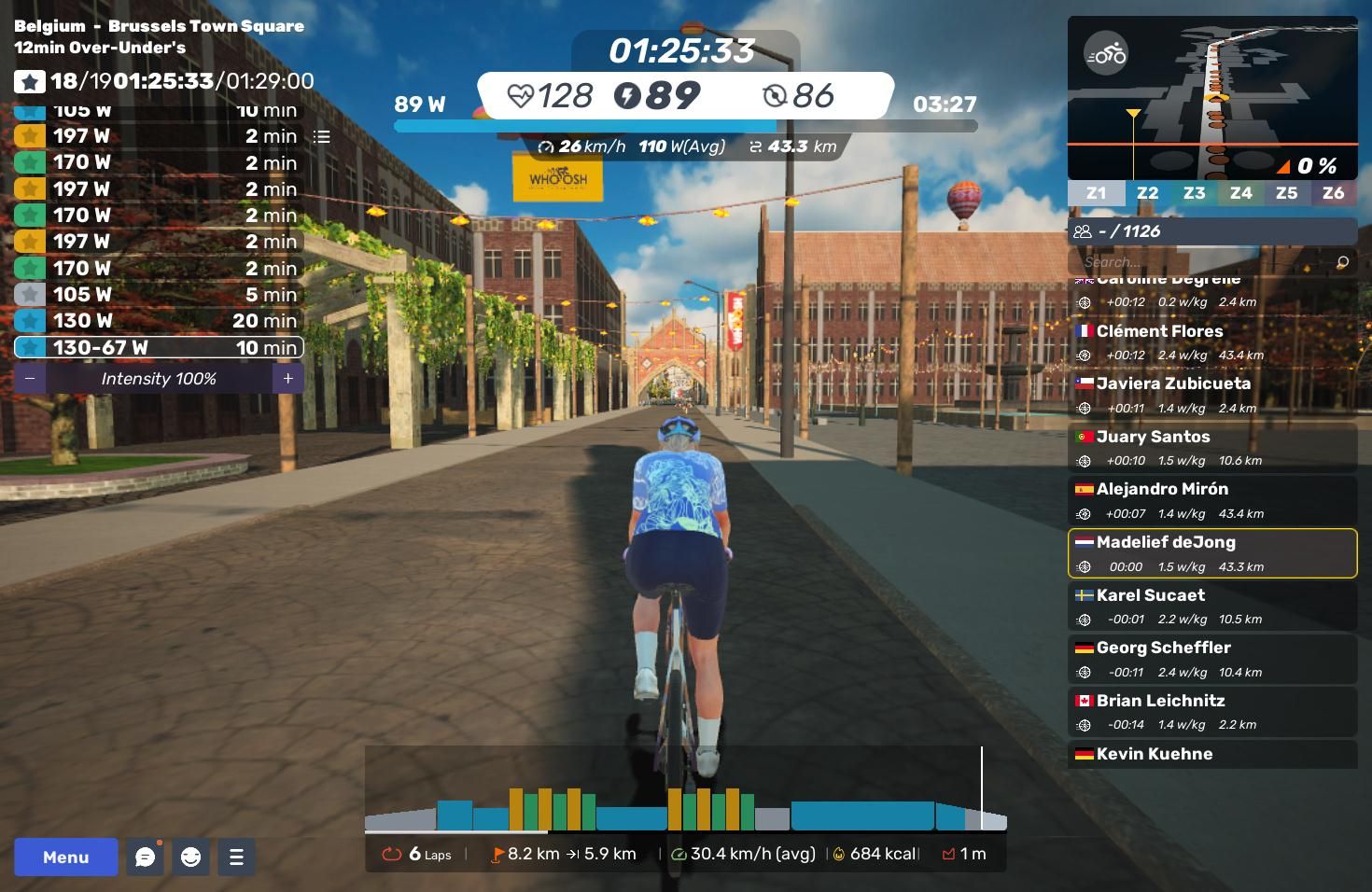Toggle the workout list icon near blocks
The width and height of the screenshot is (1372, 892).
coord(322,137)
